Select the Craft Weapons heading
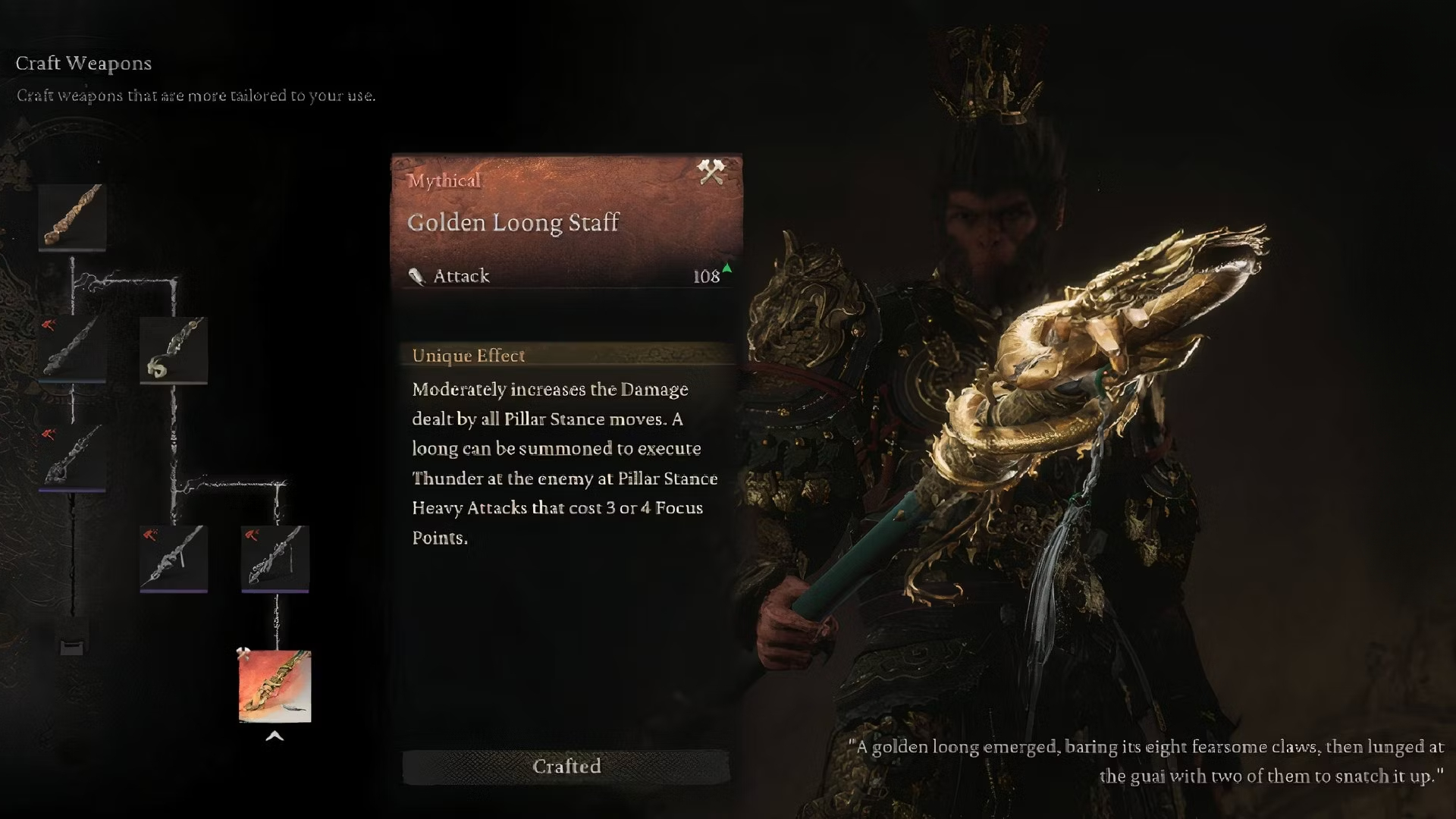 coord(83,64)
